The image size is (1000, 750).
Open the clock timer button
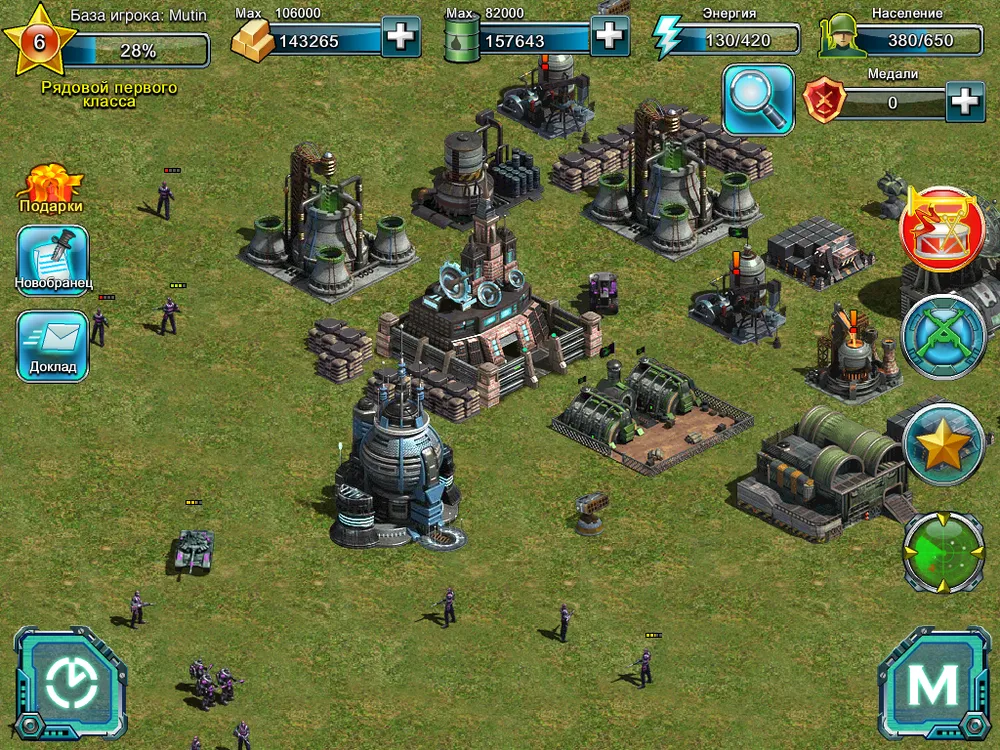(x=70, y=684)
